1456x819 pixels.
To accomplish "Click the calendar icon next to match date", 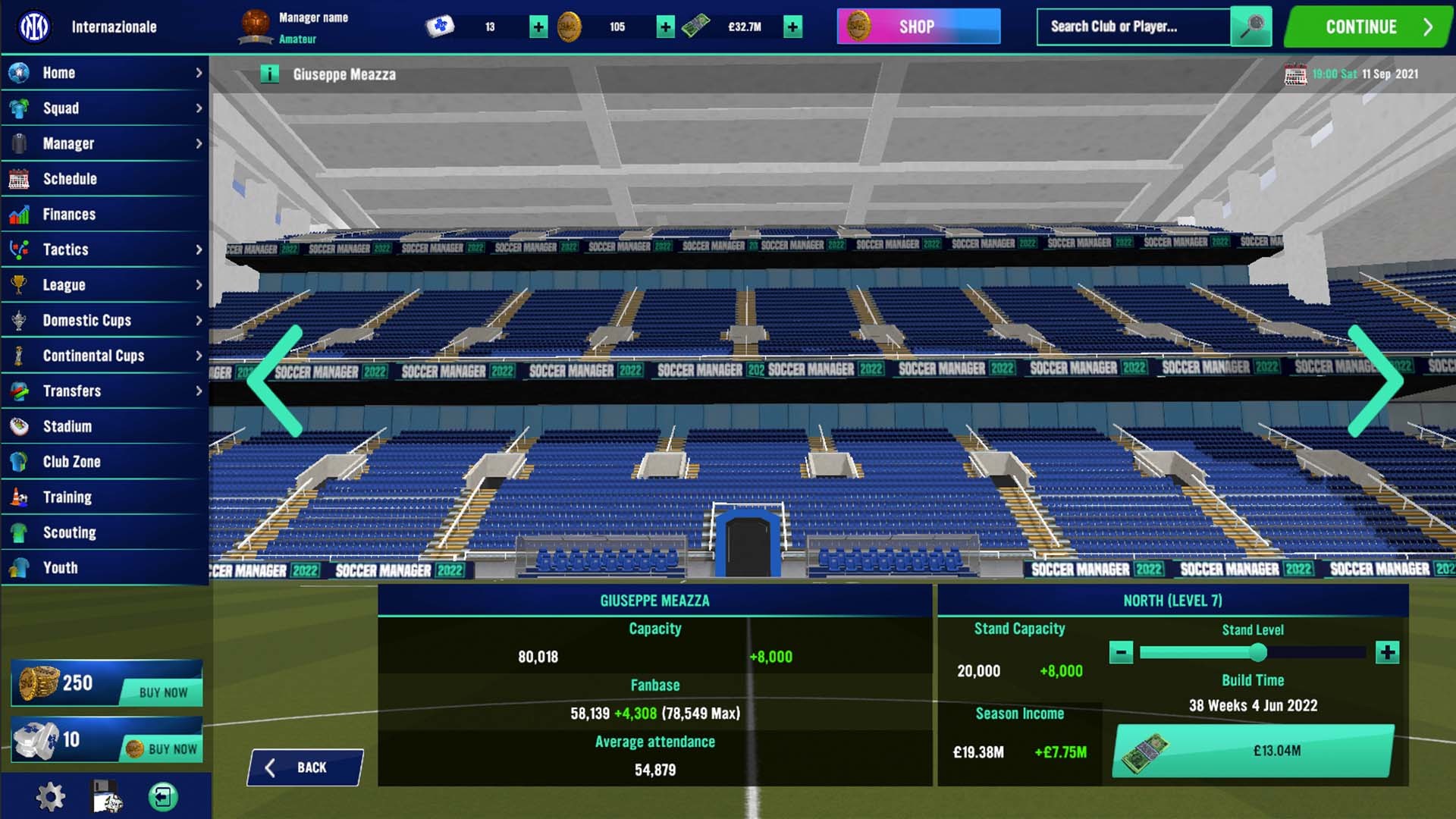I will point(1295,74).
